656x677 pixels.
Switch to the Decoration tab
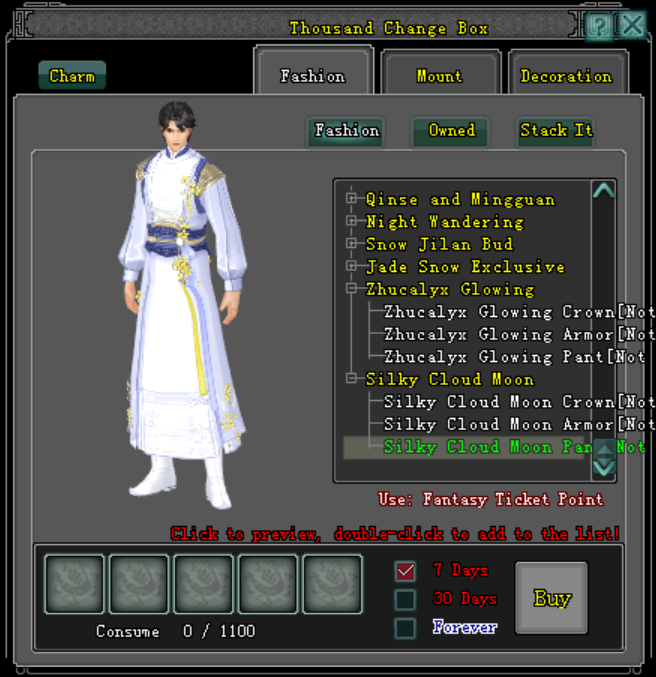[566, 76]
